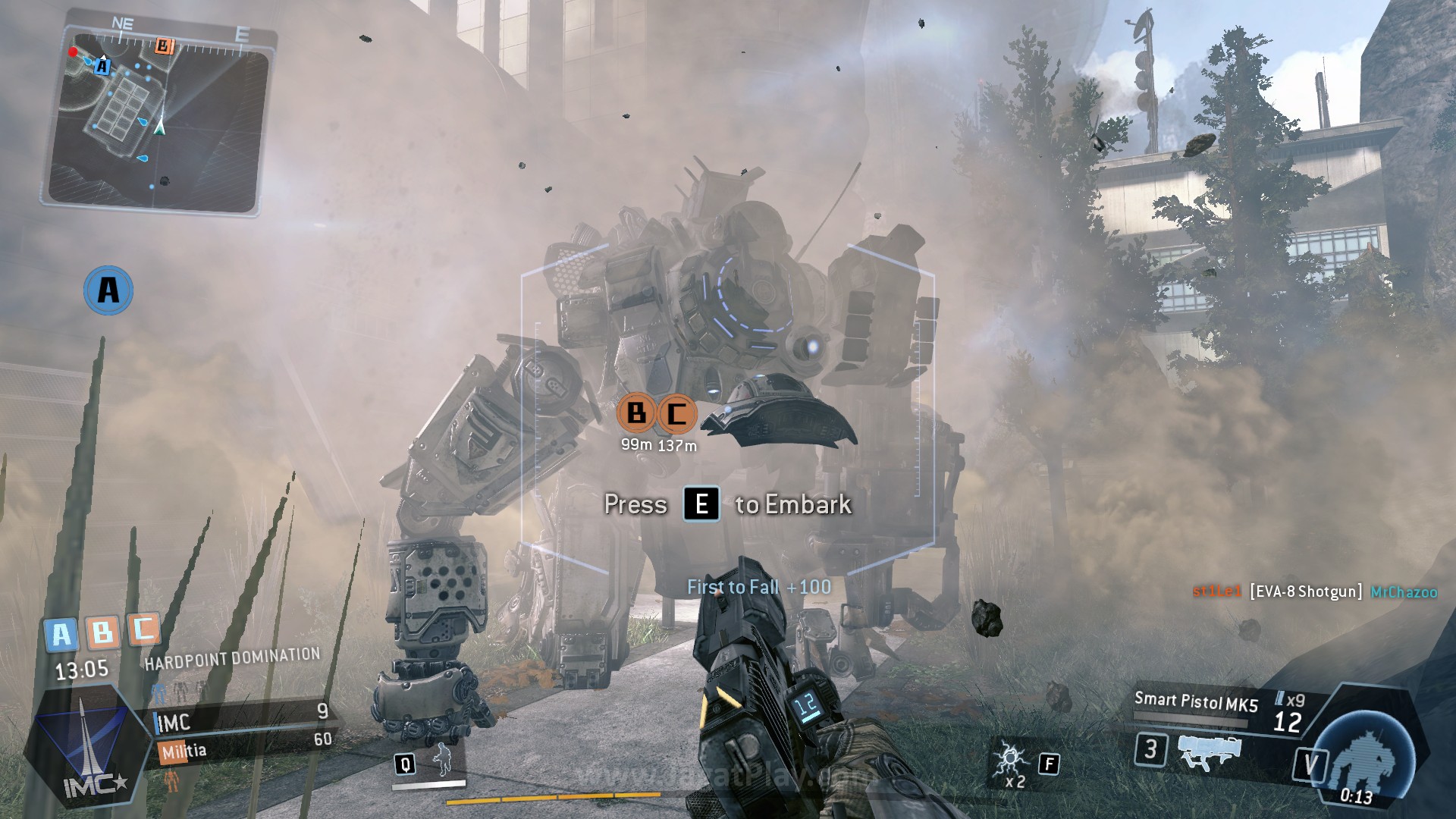Select the arc grenade ordnance icon
This screenshot has width=1456, height=819.
(1012, 761)
